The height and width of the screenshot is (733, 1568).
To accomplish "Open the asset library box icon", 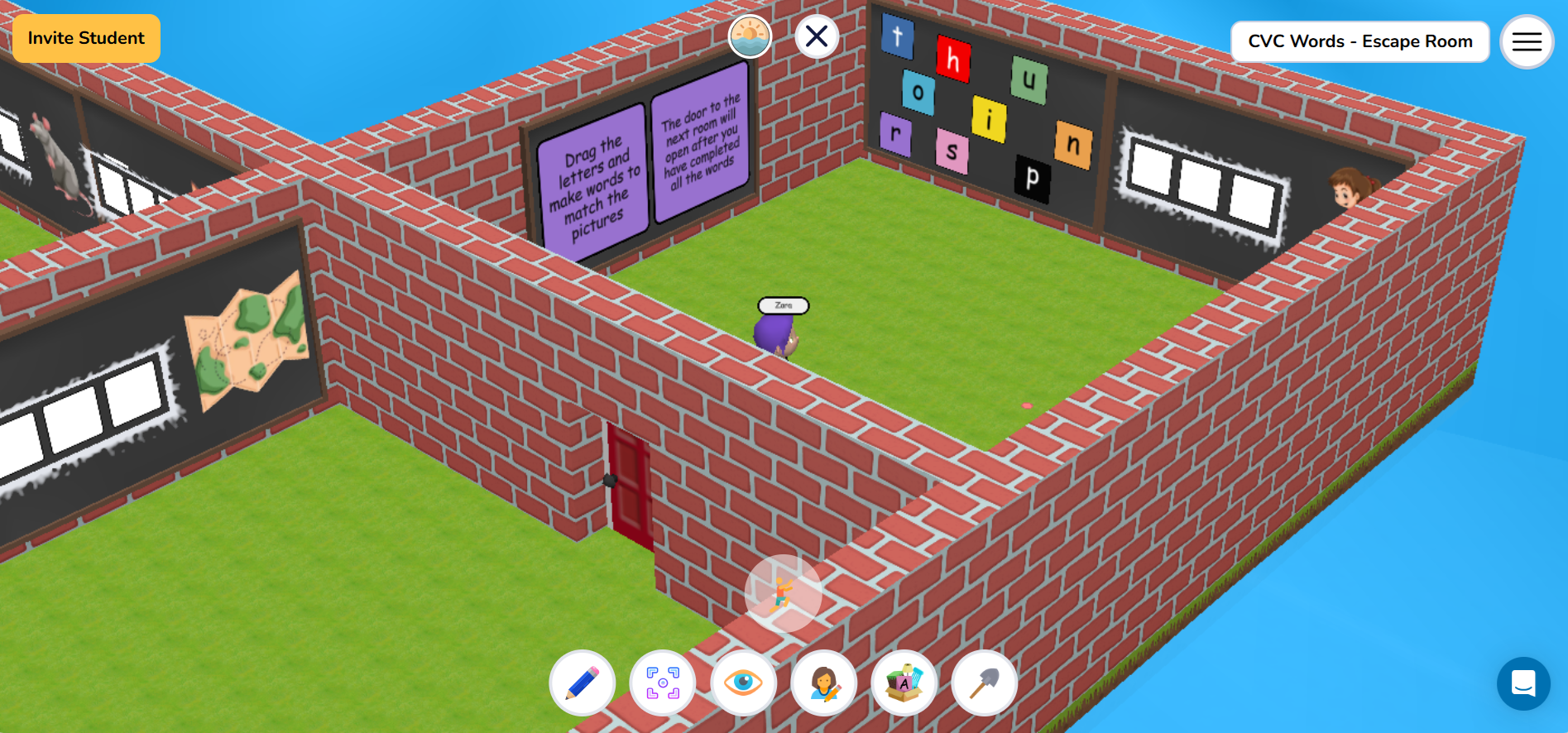I will pyautogui.click(x=904, y=683).
